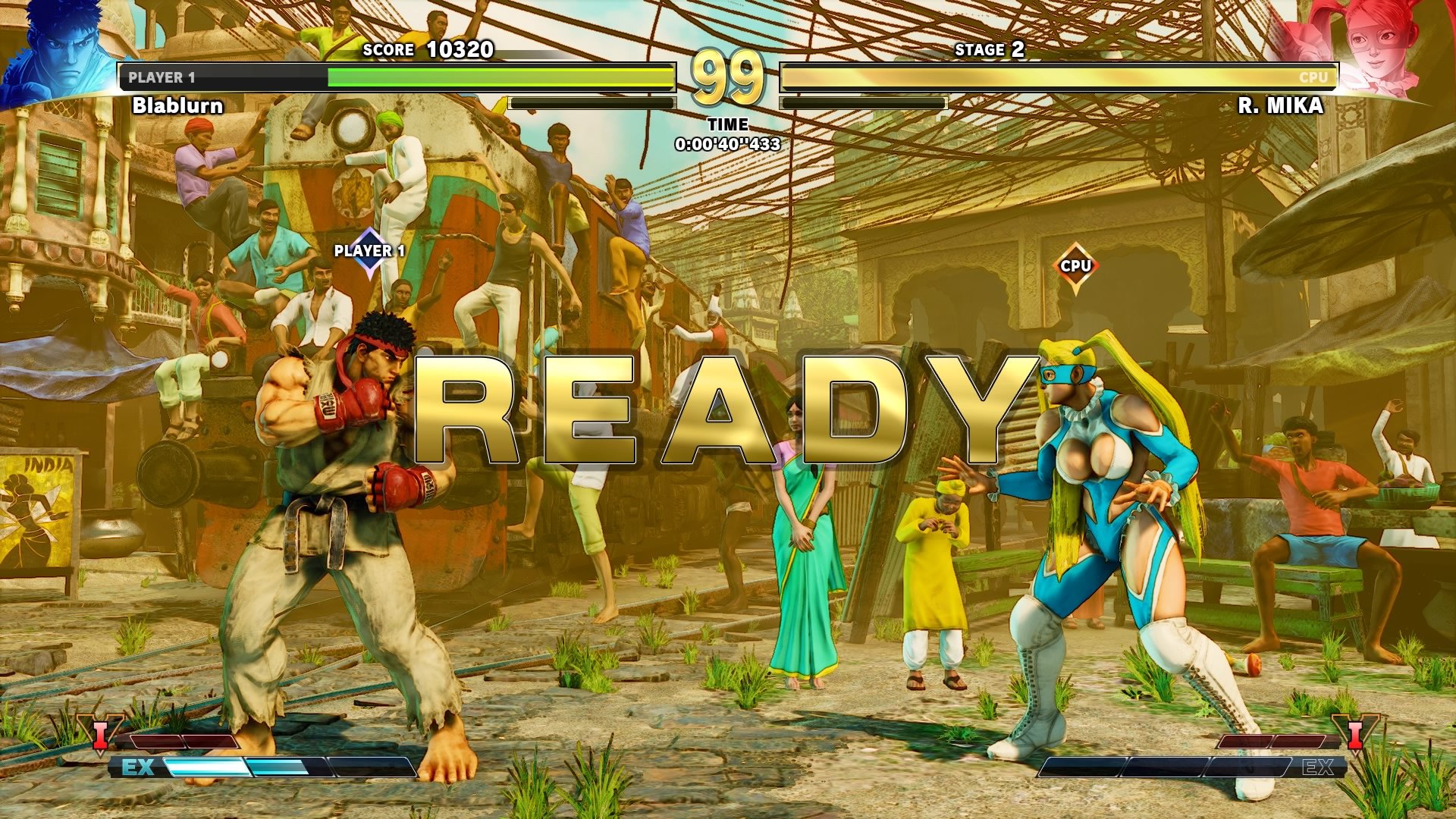Select the CPU diamond marker above R. Mika
This screenshot has height=819, width=1456.
point(1076,265)
